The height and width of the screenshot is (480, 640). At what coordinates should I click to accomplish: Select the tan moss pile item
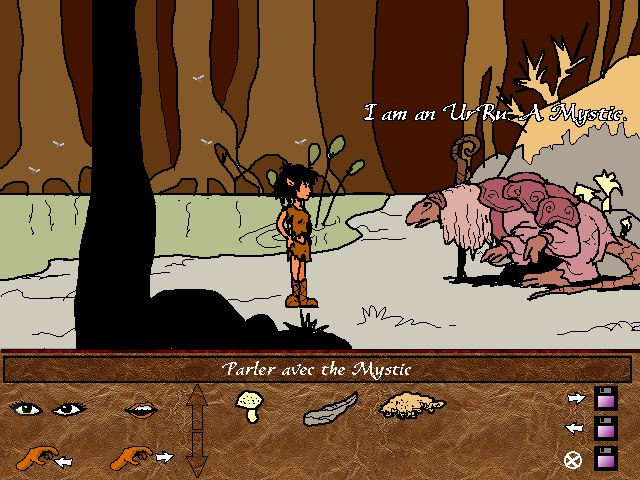coord(411,405)
